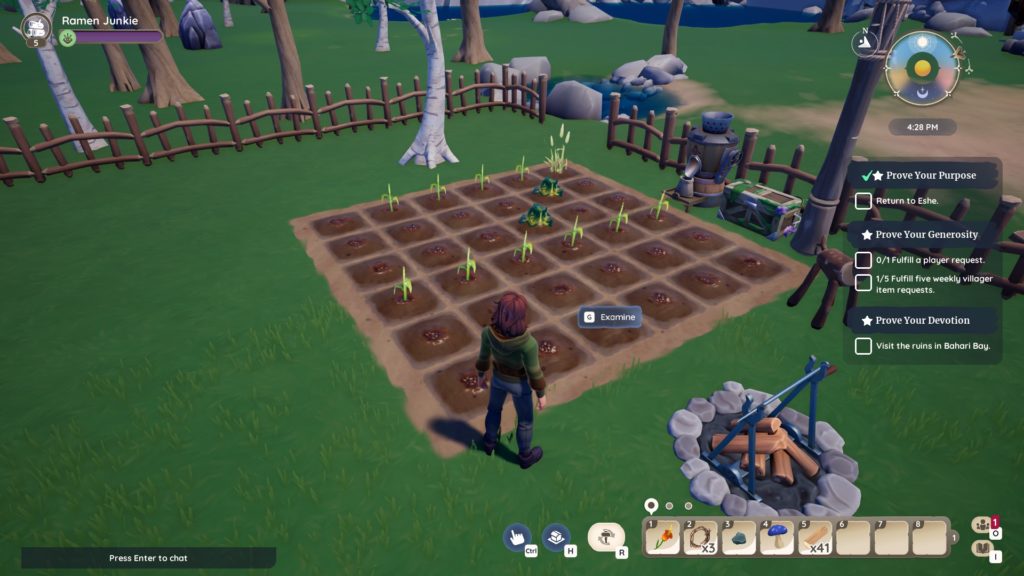Select the coiled vine hotbar slot
Image resolution: width=1024 pixels, height=576 pixels.
(699, 538)
